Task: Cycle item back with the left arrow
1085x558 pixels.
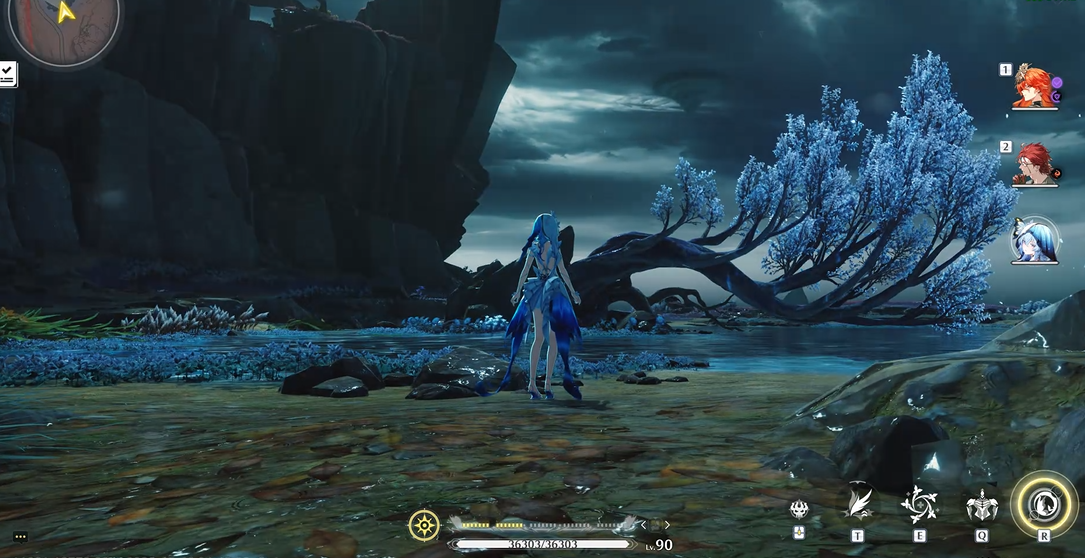Action: [643, 524]
